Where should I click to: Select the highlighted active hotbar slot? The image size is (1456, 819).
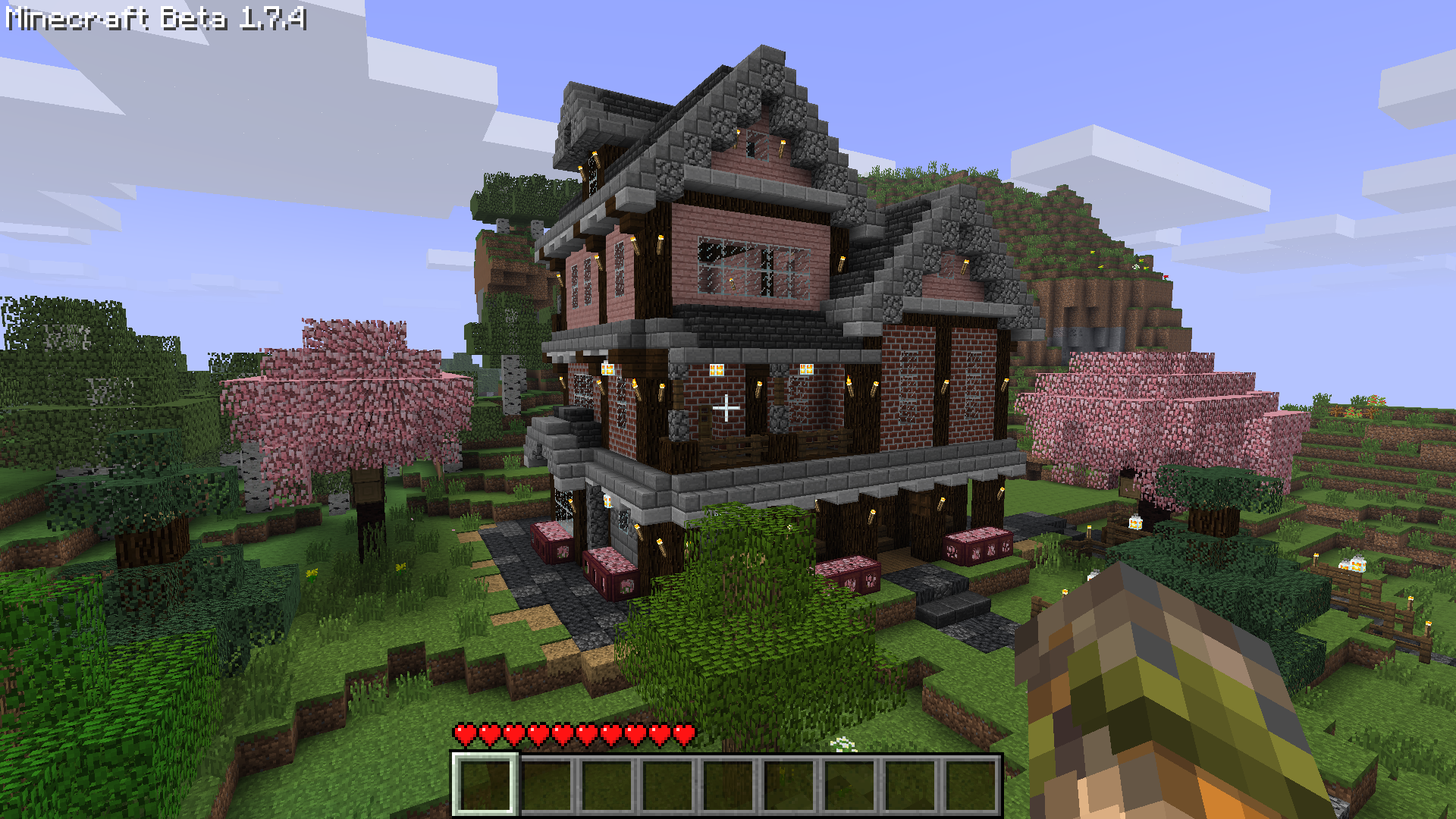pyautogui.click(x=485, y=785)
